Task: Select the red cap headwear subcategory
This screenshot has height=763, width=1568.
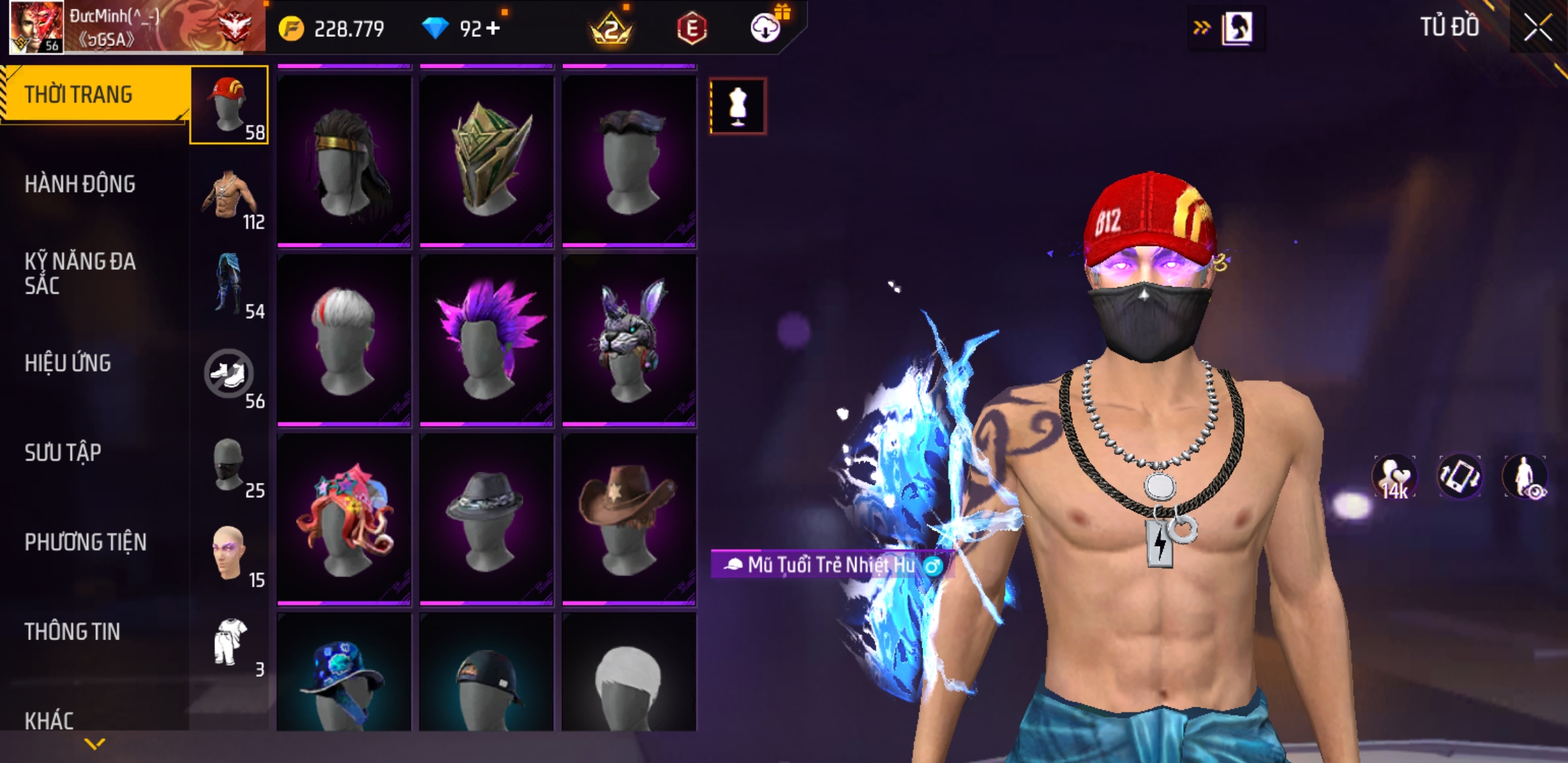Action: click(x=229, y=105)
